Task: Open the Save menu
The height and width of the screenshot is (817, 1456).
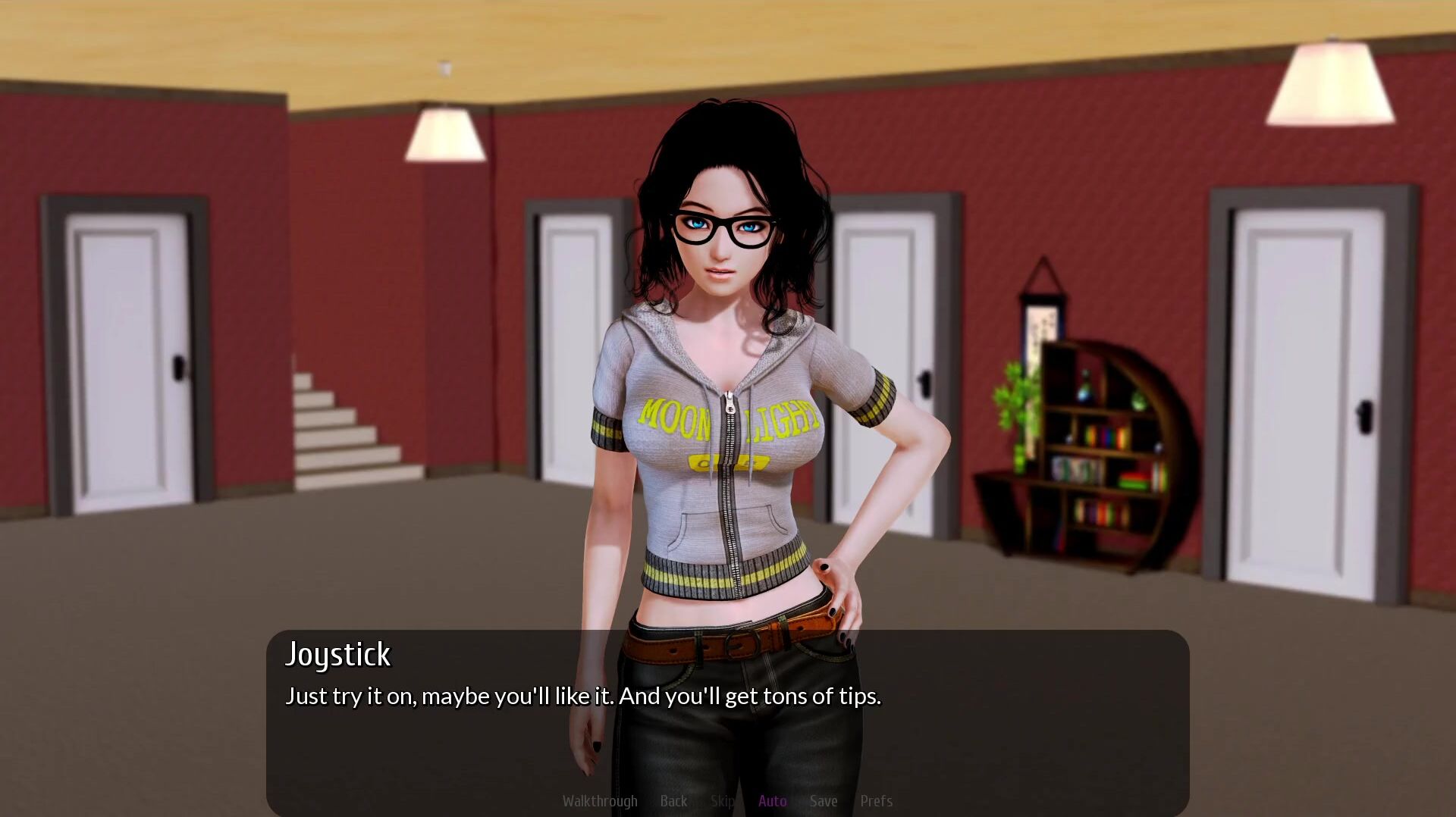Action: coord(824,801)
